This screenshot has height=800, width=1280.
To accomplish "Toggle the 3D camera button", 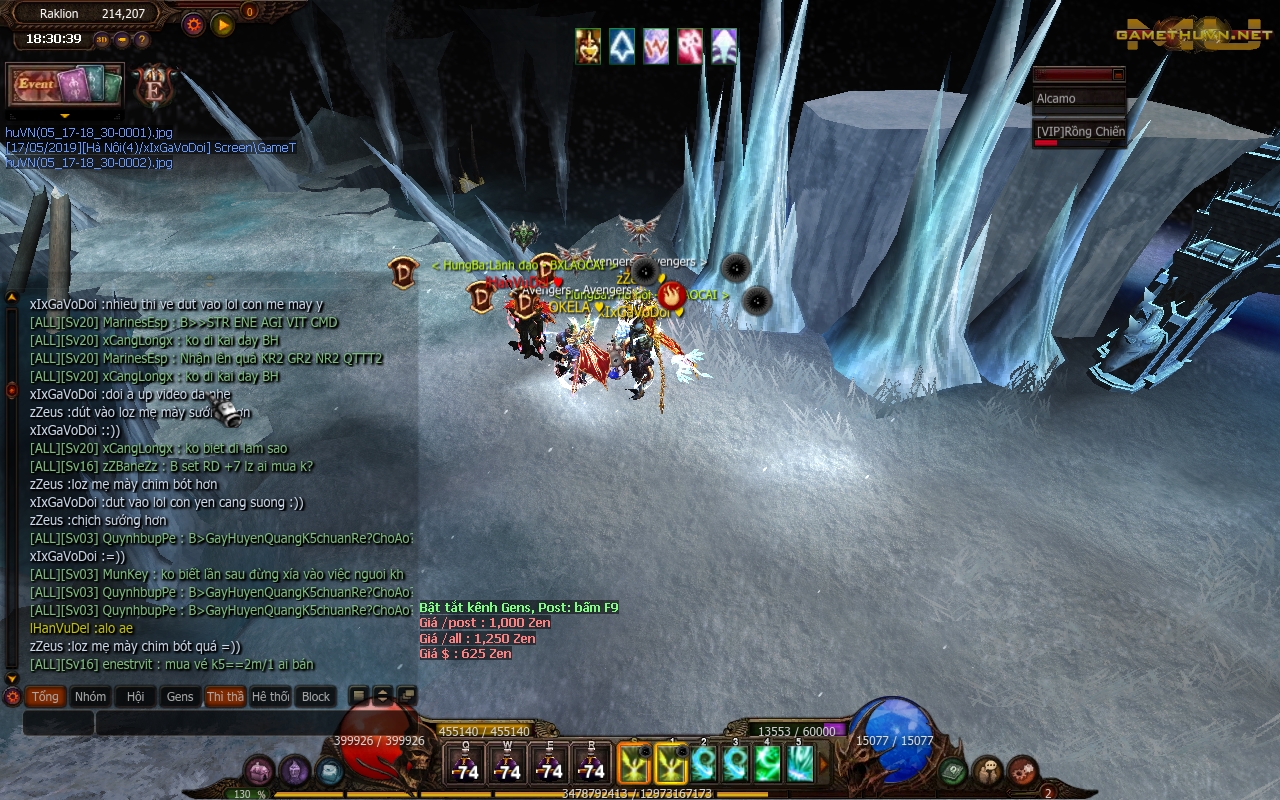I will (x=102, y=40).
